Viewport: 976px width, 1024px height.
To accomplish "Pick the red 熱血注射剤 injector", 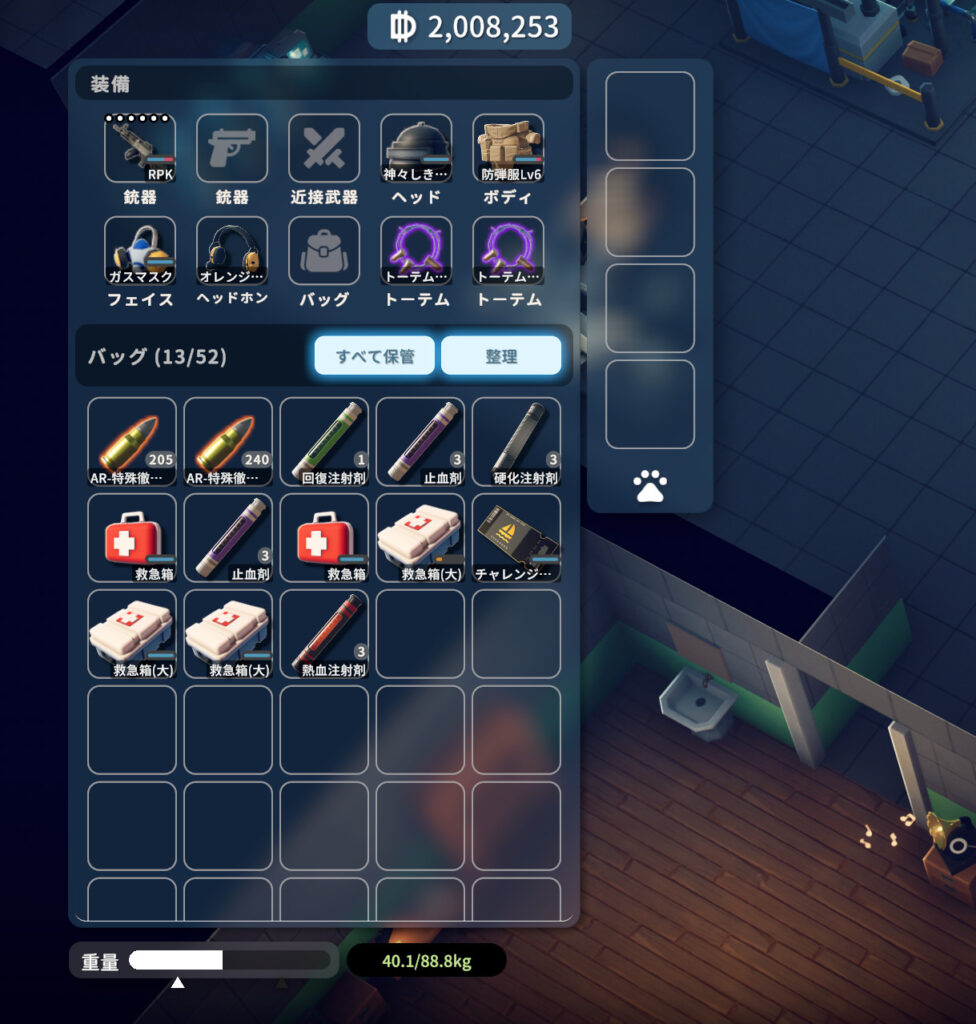I will click(x=324, y=633).
